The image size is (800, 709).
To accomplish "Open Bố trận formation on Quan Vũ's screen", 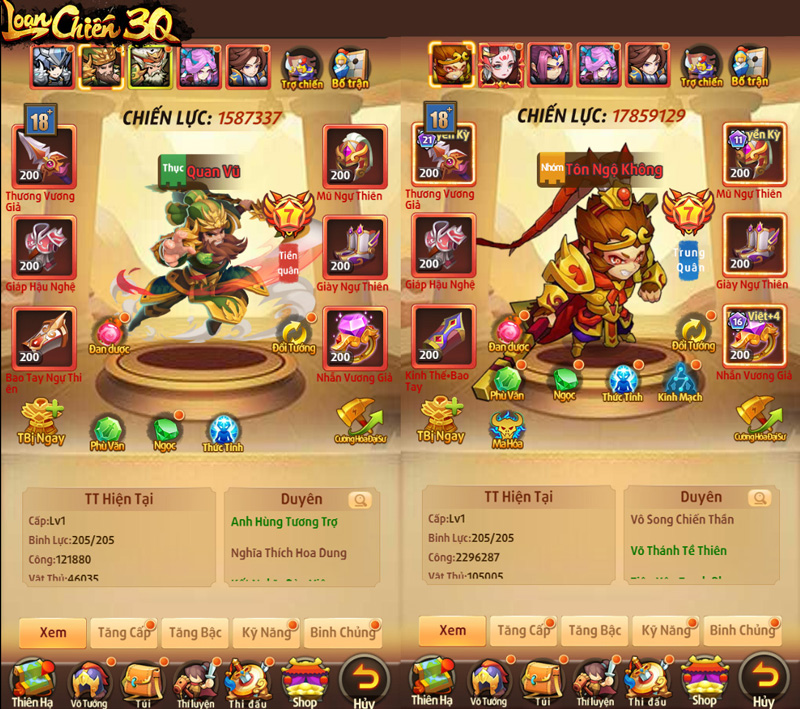I will pos(349,66).
